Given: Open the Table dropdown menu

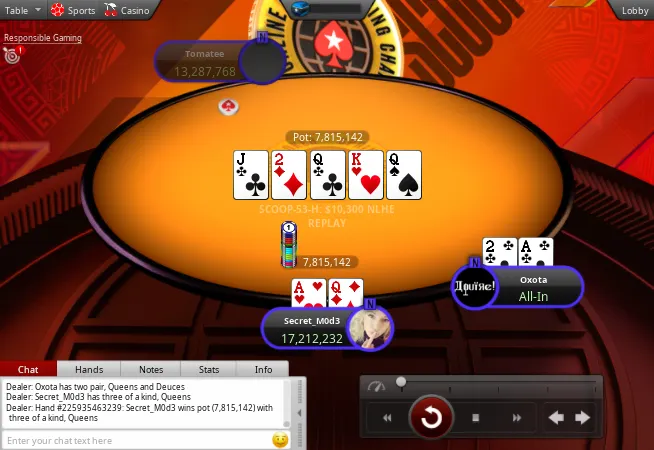Looking at the screenshot, I should (x=22, y=10).
